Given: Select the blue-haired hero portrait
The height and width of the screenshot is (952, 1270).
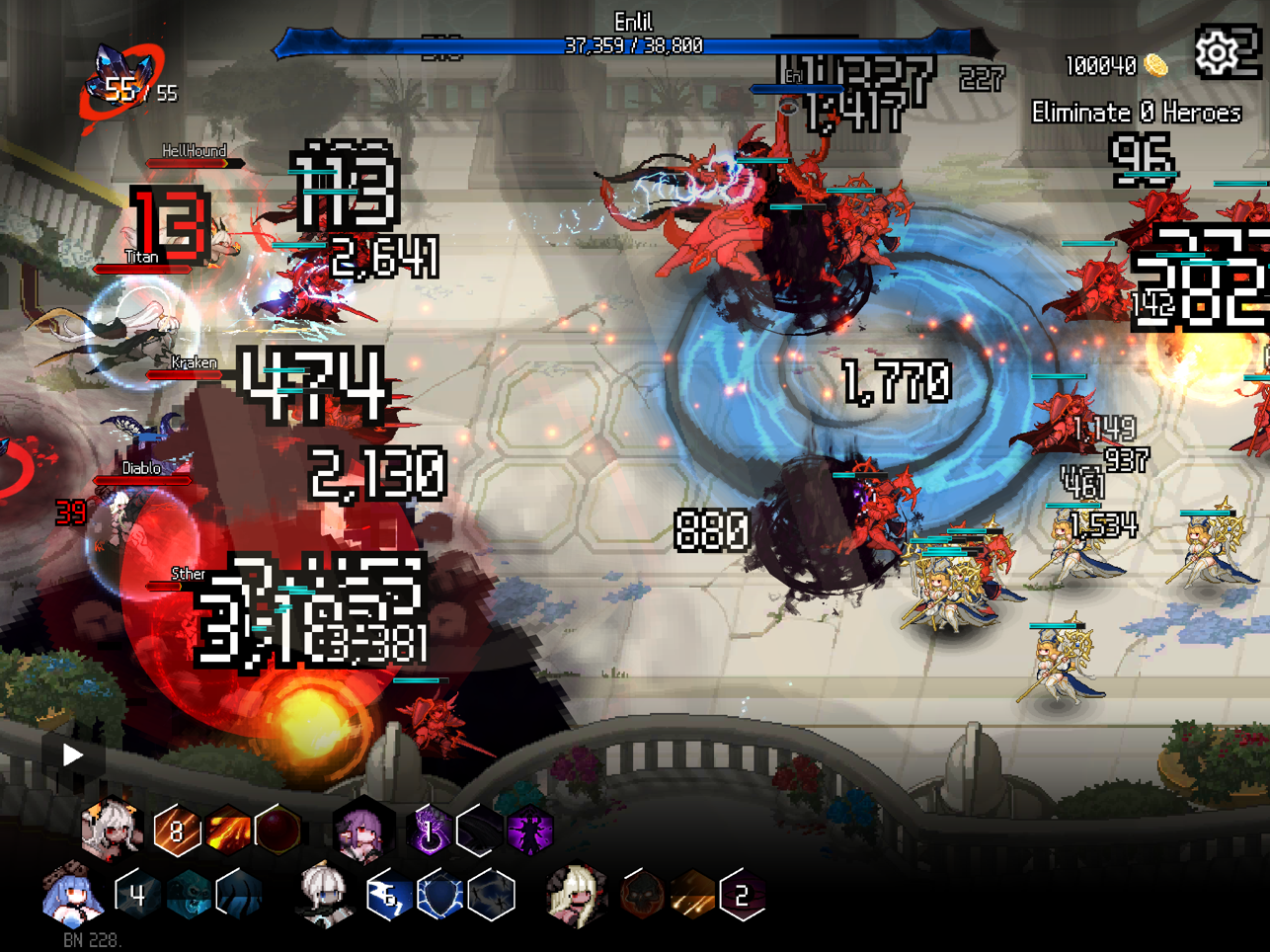Looking at the screenshot, I should tap(73, 896).
